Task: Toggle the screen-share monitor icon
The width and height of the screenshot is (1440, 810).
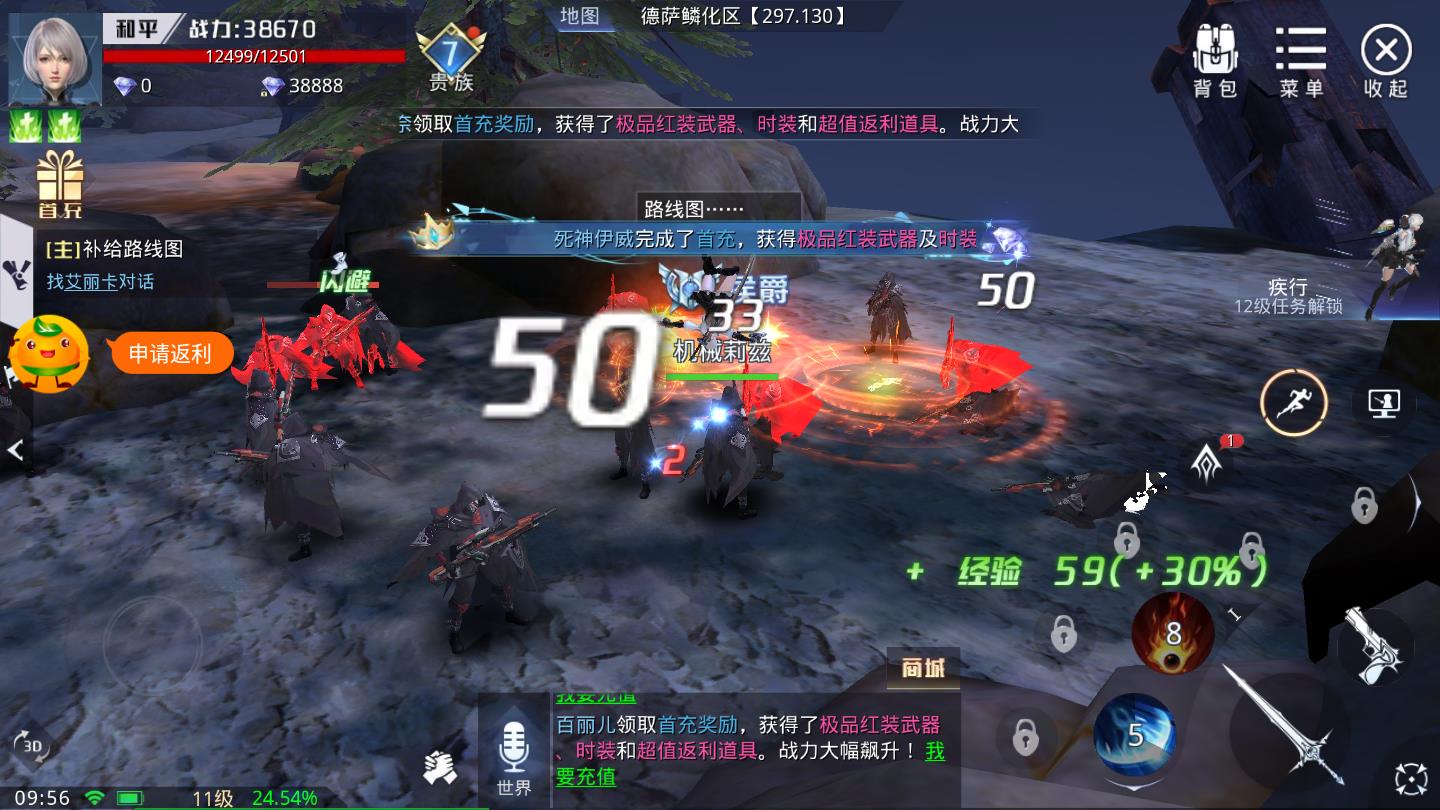Action: [x=1384, y=404]
